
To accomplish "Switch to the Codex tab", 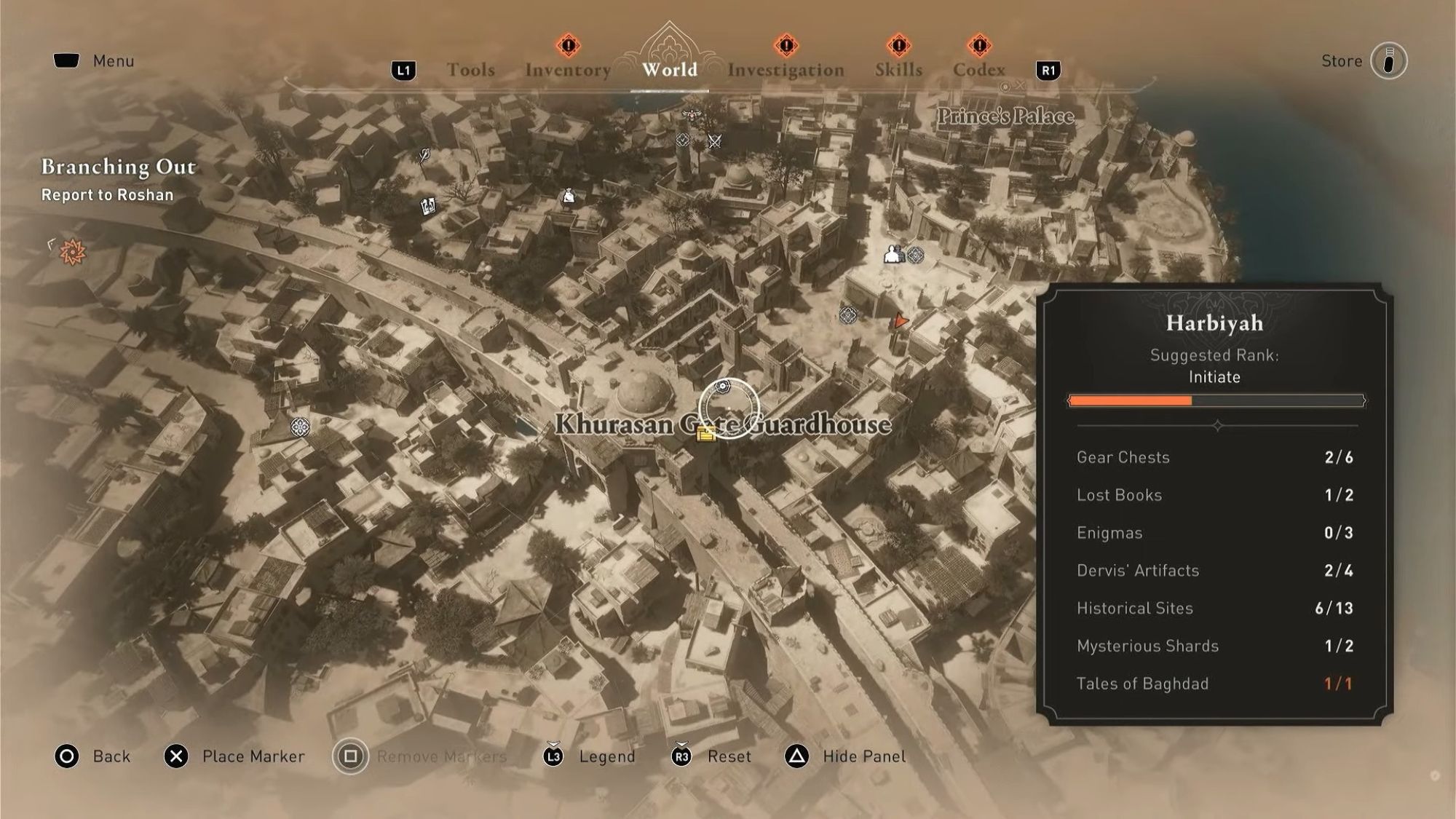I will (979, 69).
